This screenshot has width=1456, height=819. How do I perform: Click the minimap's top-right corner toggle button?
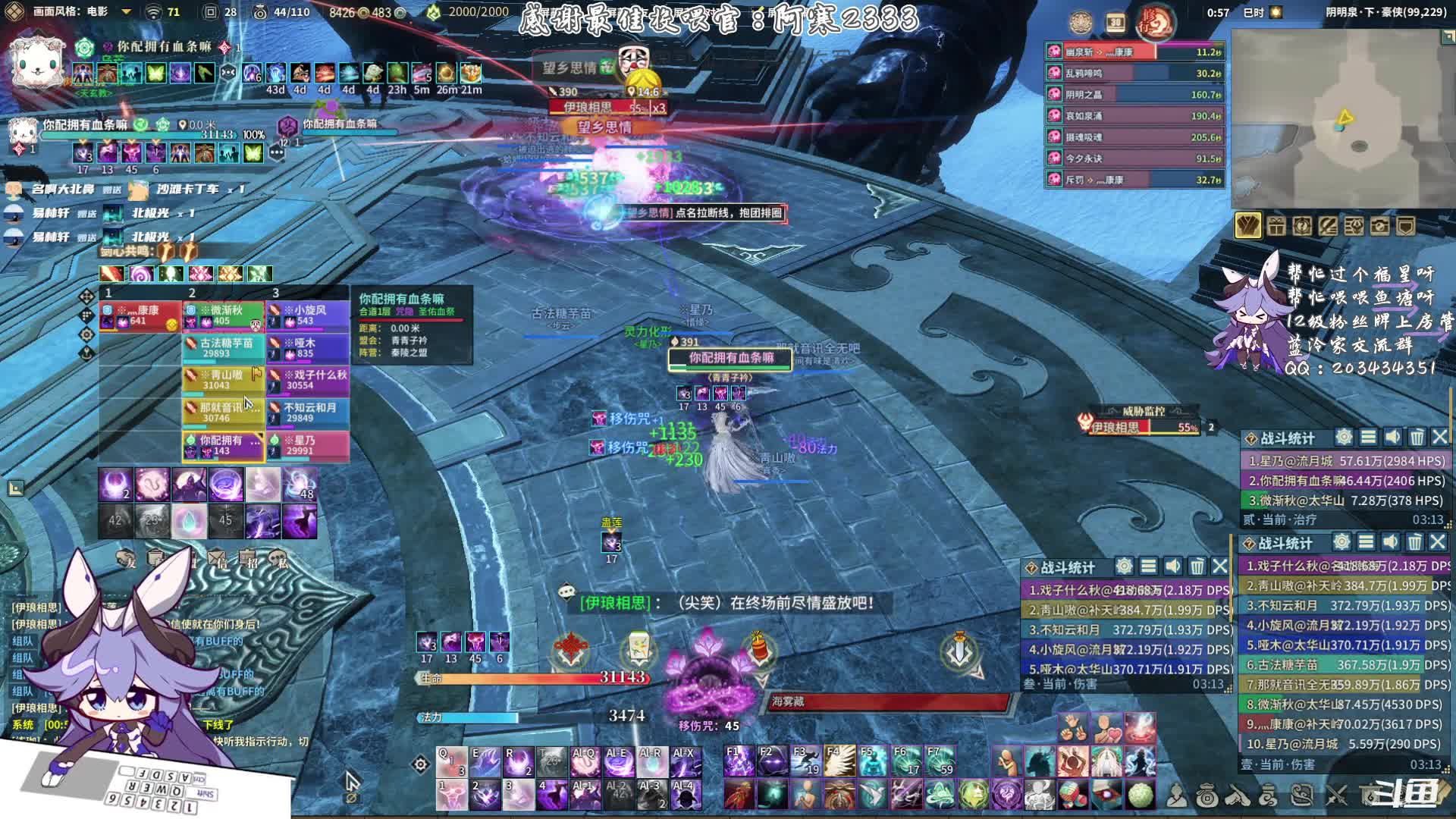pyautogui.click(x=1448, y=36)
